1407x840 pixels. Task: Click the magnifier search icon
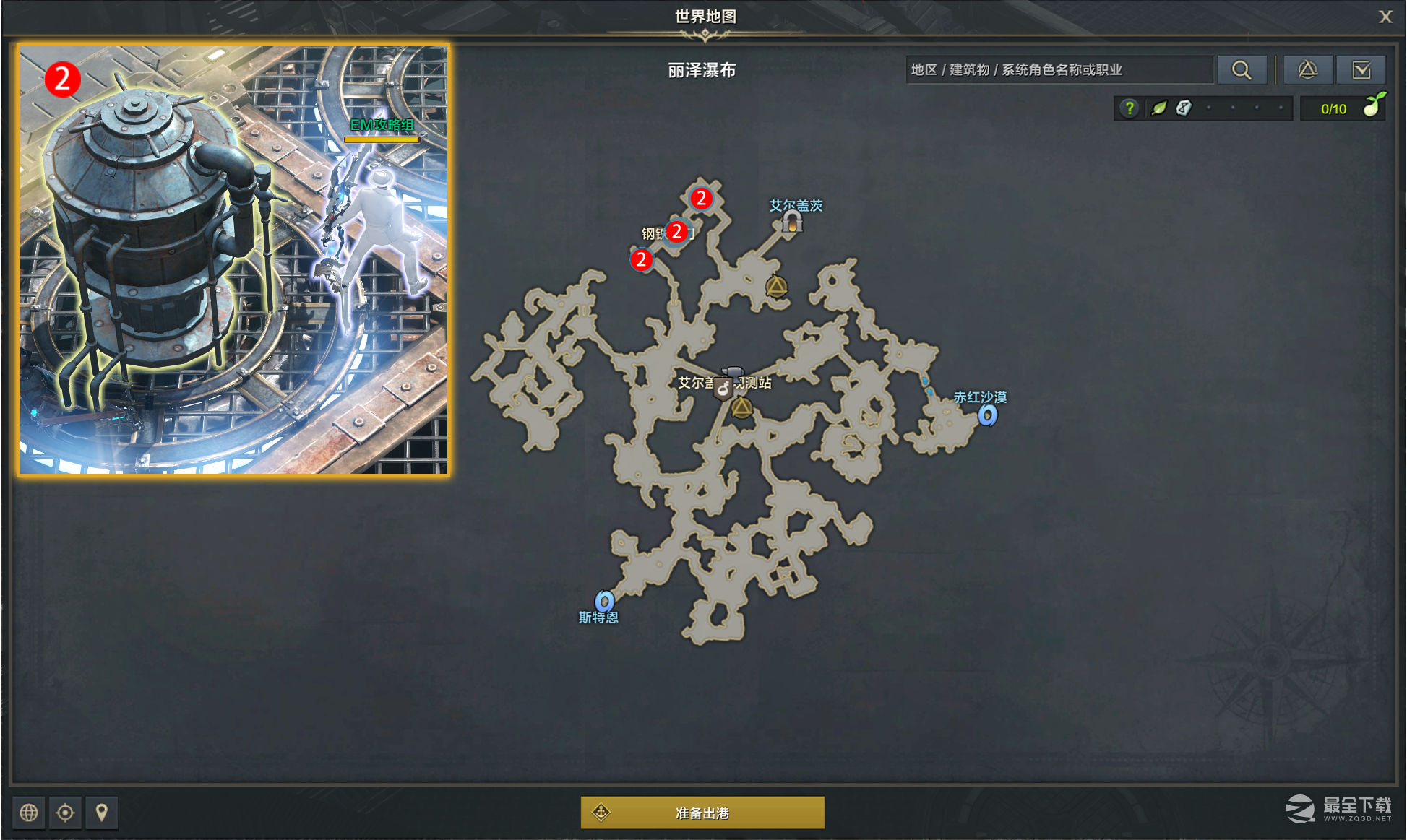pyautogui.click(x=1242, y=69)
